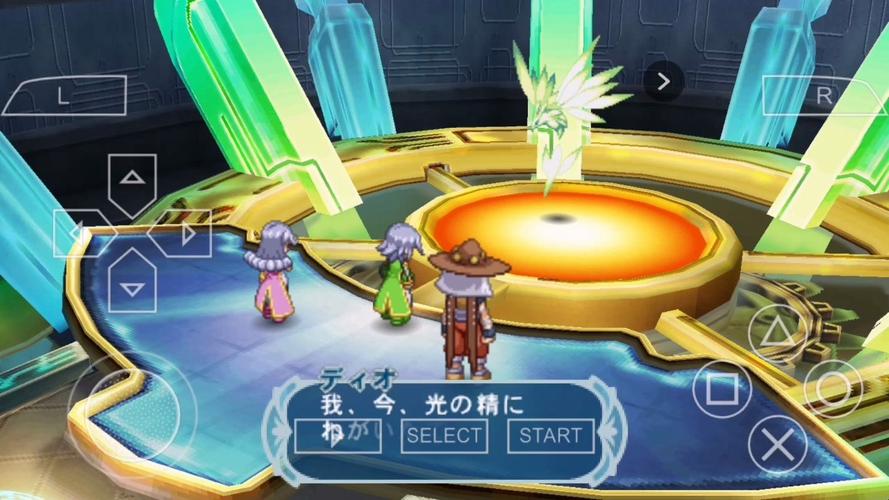Tap the L shoulder button
The height and width of the screenshot is (500, 889).
(x=63, y=96)
